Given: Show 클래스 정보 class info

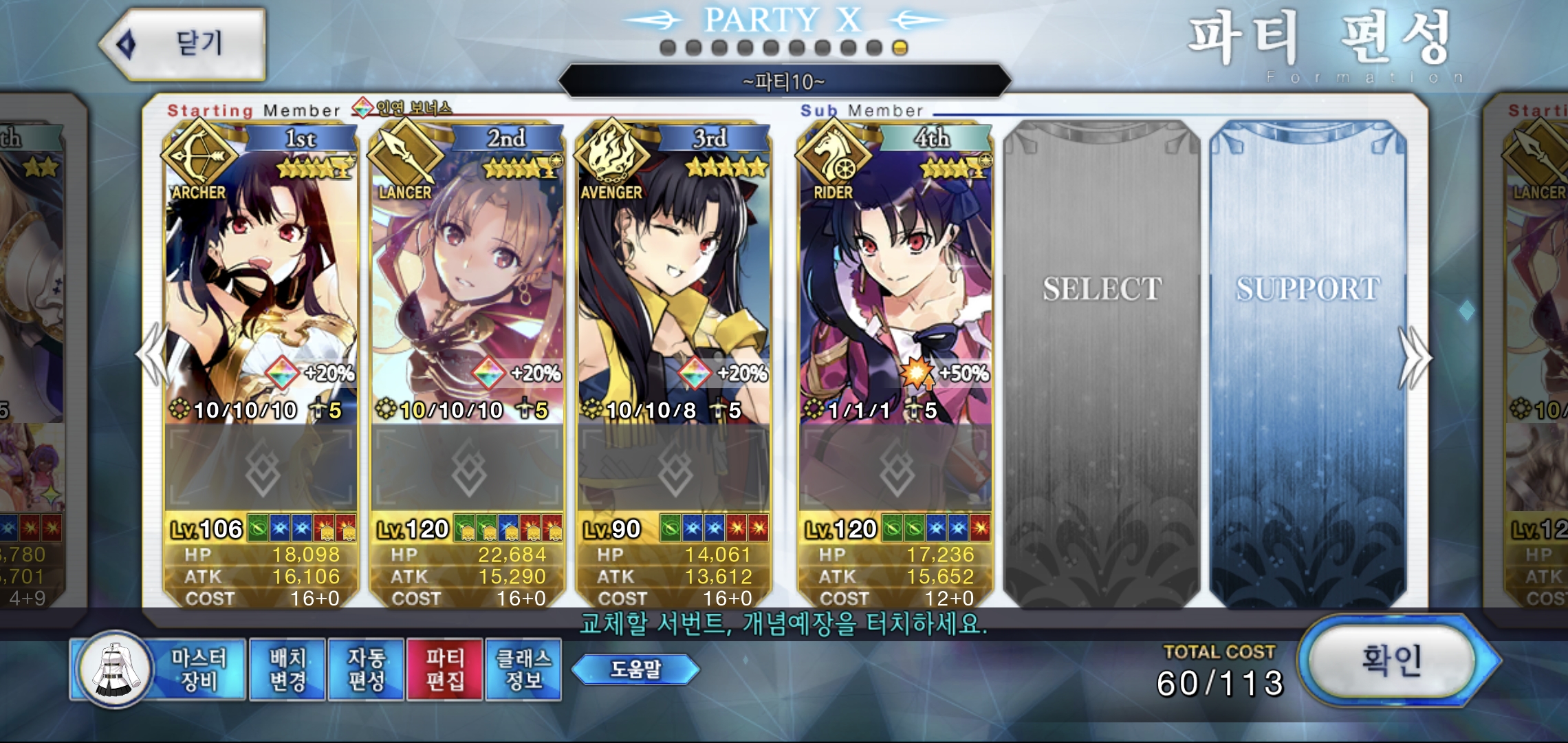Looking at the screenshot, I should coord(523,669).
